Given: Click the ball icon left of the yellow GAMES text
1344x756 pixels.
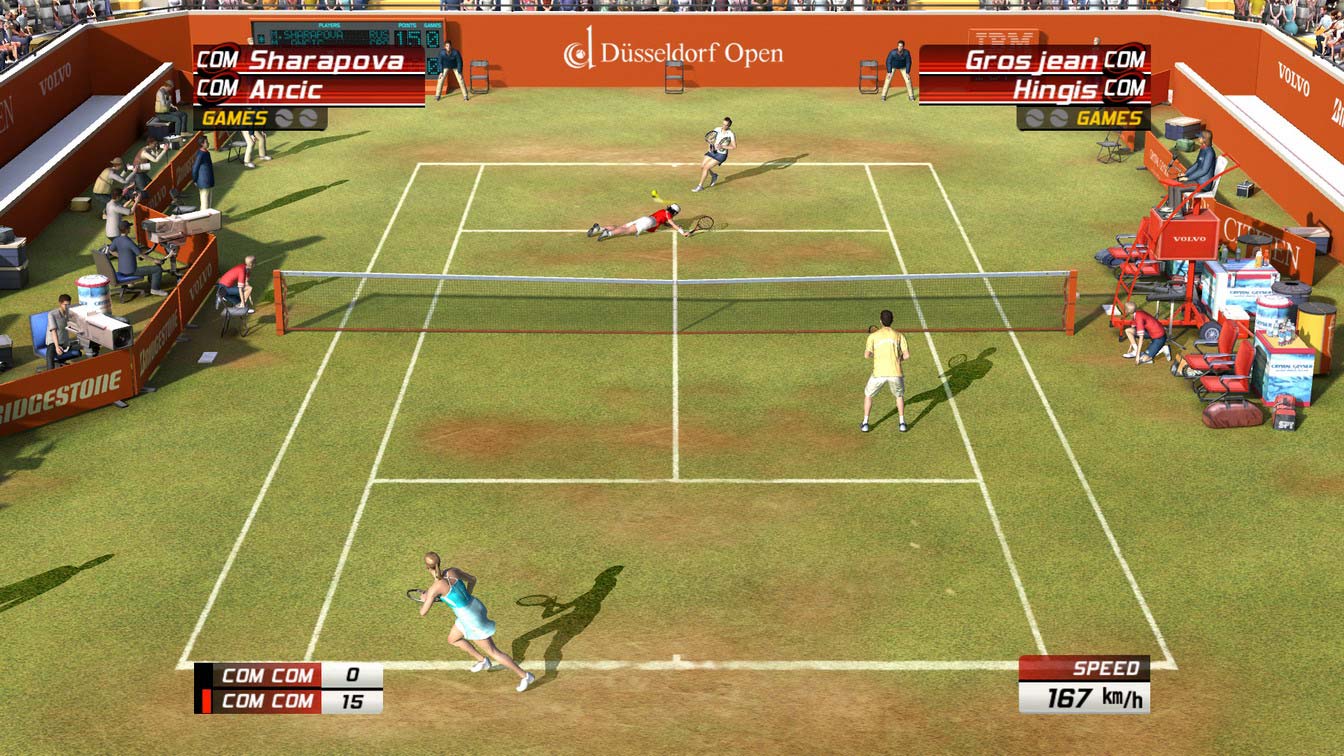Looking at the screenshot, I should tap(1057, 118).
